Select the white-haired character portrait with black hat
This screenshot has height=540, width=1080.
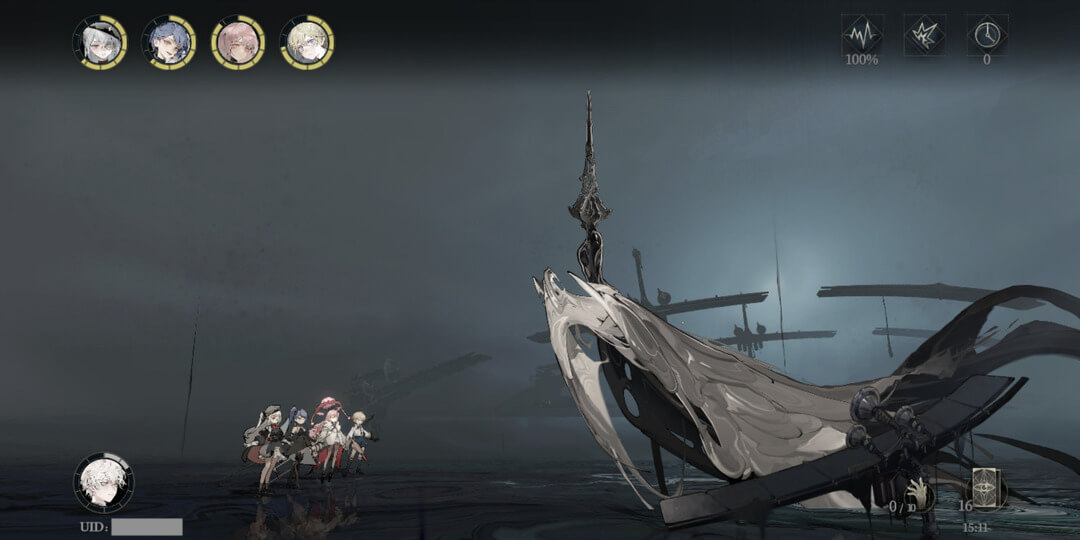[x=100, y=42]
